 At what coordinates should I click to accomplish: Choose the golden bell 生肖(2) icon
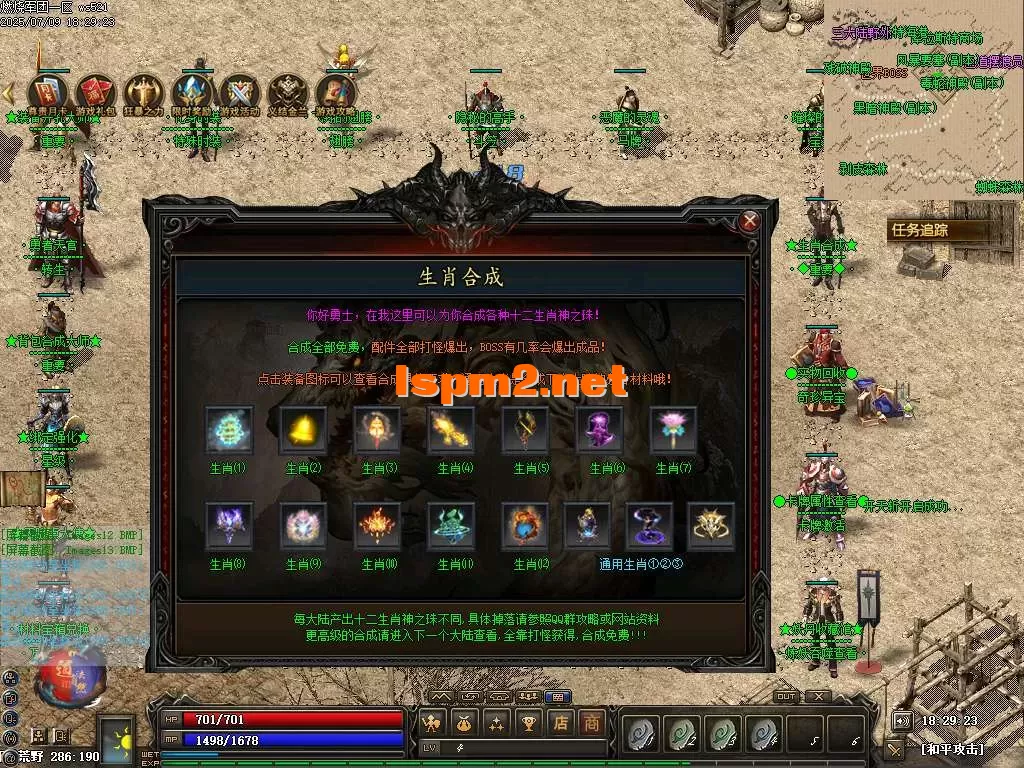303,430
